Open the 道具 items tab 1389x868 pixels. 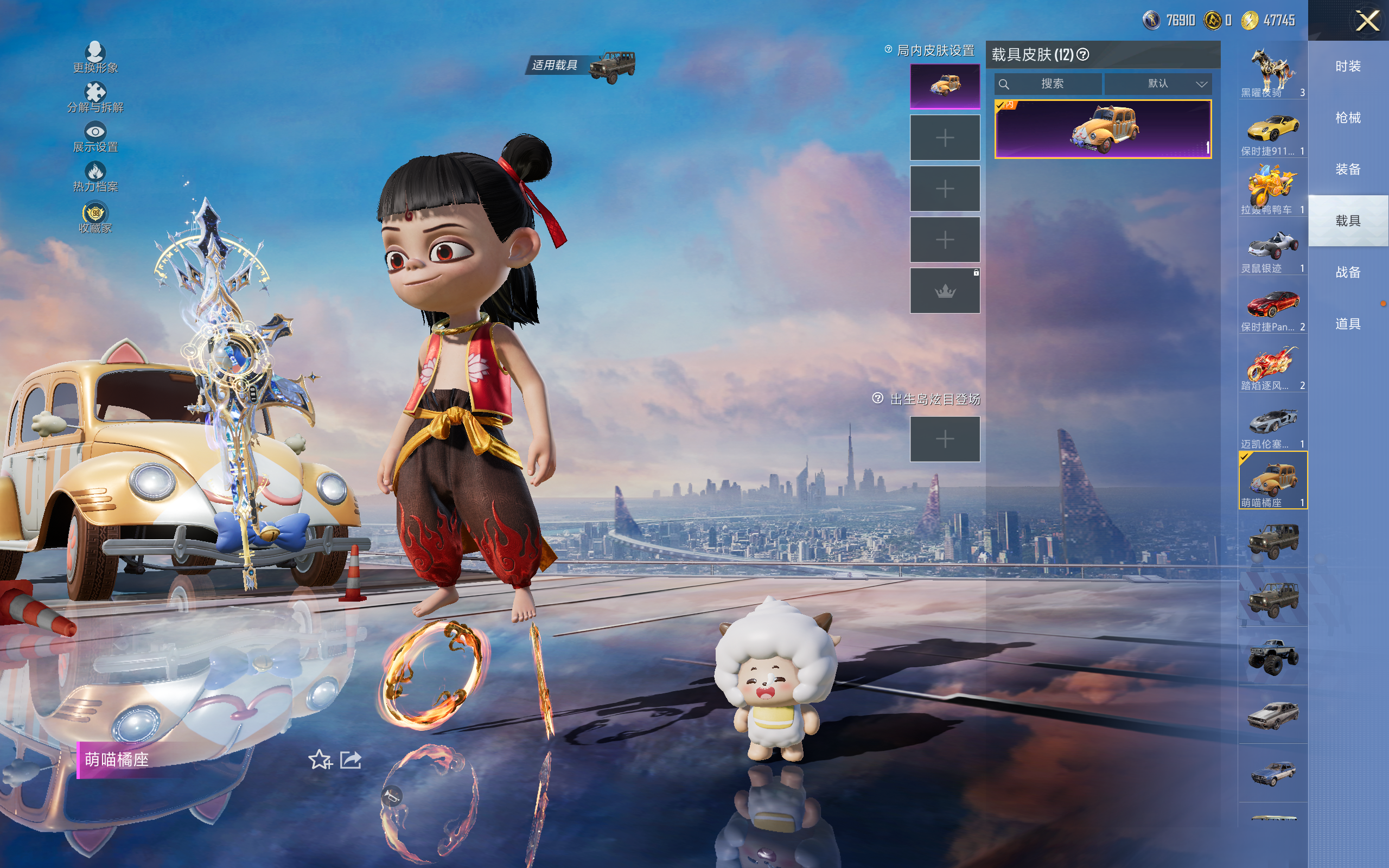[1348, 324]
